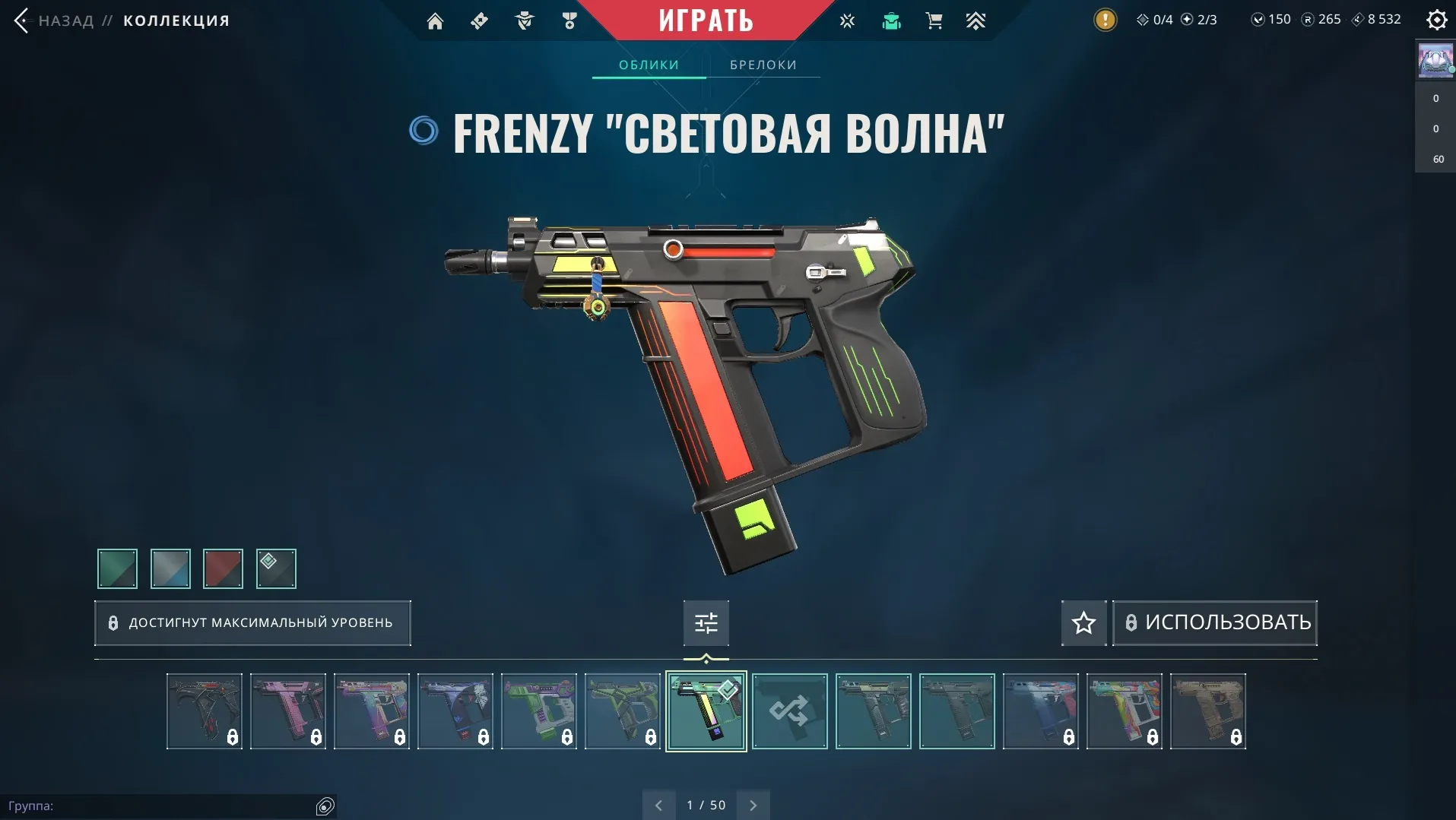Toggle the favorite star for this skin
1456x820 pixels.
tap(1083, 622)
